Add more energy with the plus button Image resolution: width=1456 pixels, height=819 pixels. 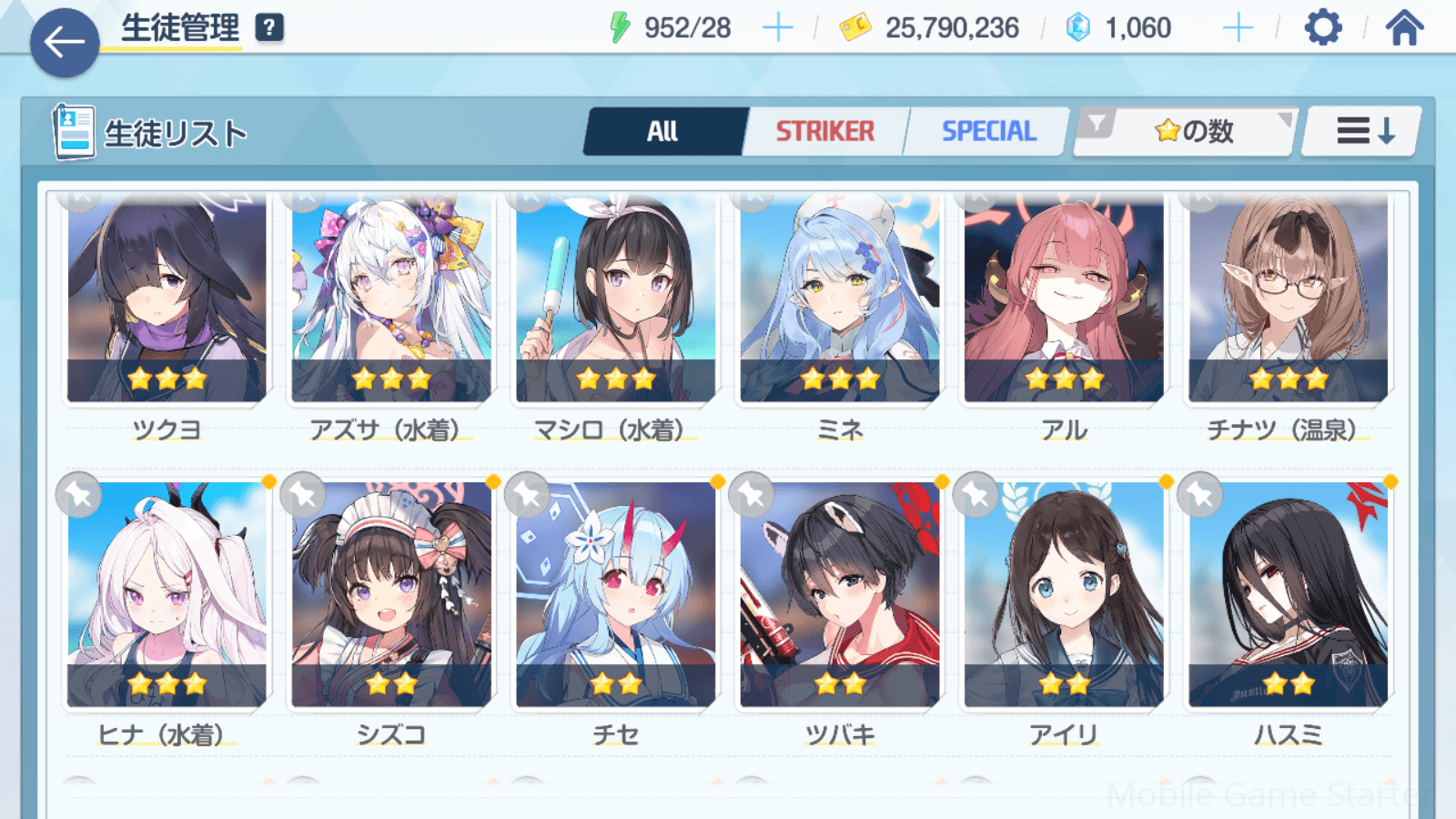[777, 28]
